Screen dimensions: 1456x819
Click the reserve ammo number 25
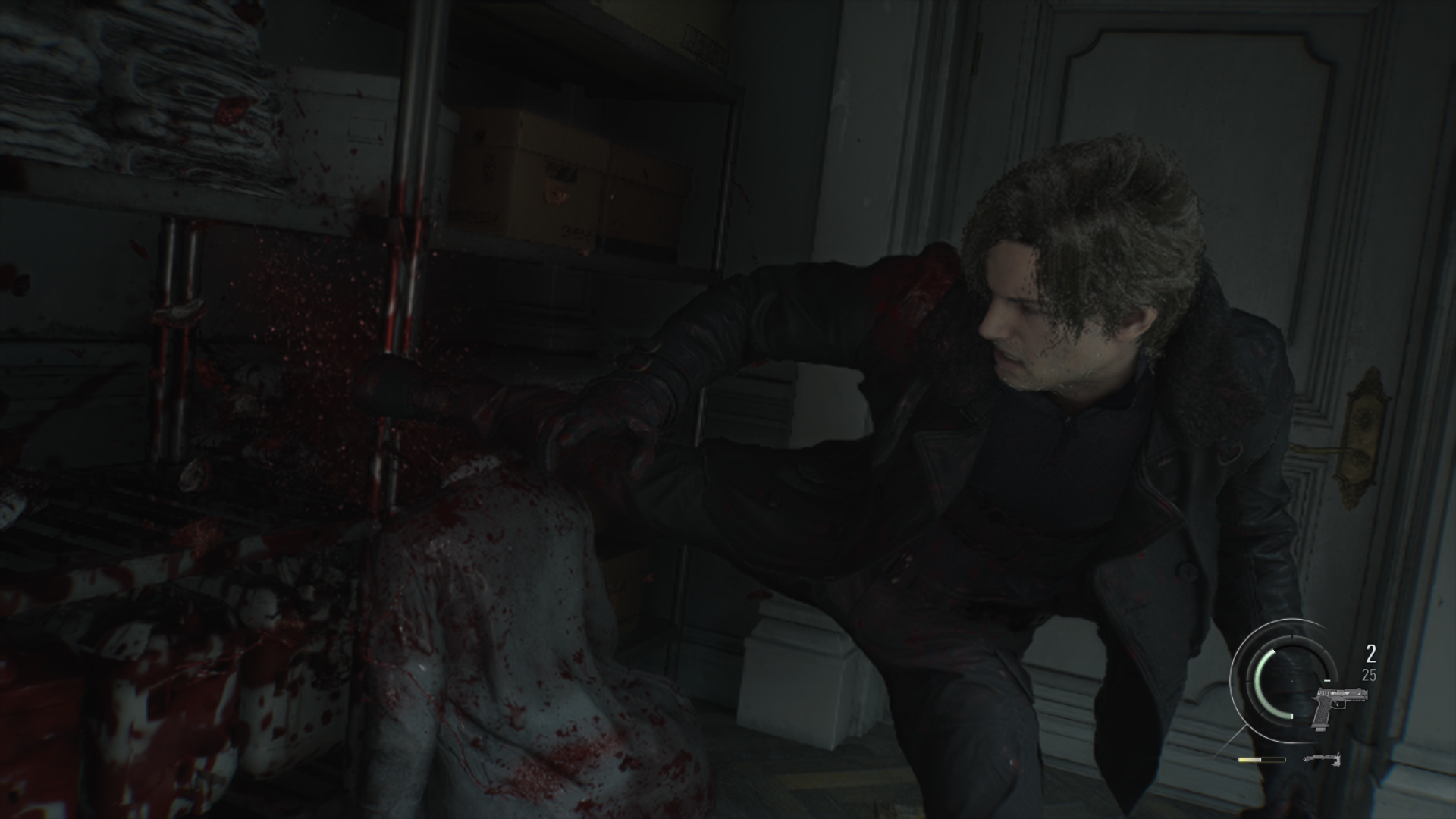[1369, 675]
